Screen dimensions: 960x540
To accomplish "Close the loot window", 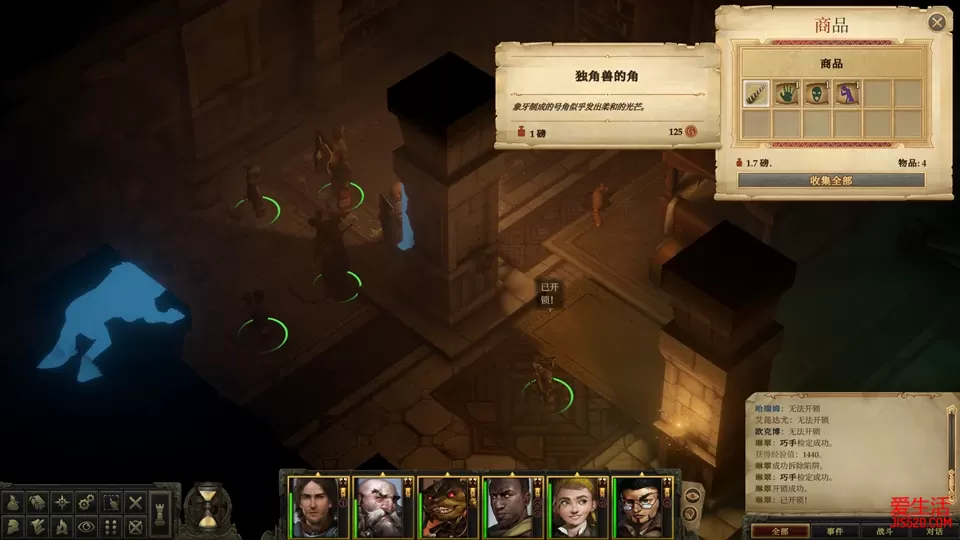I will click(937, 22).
